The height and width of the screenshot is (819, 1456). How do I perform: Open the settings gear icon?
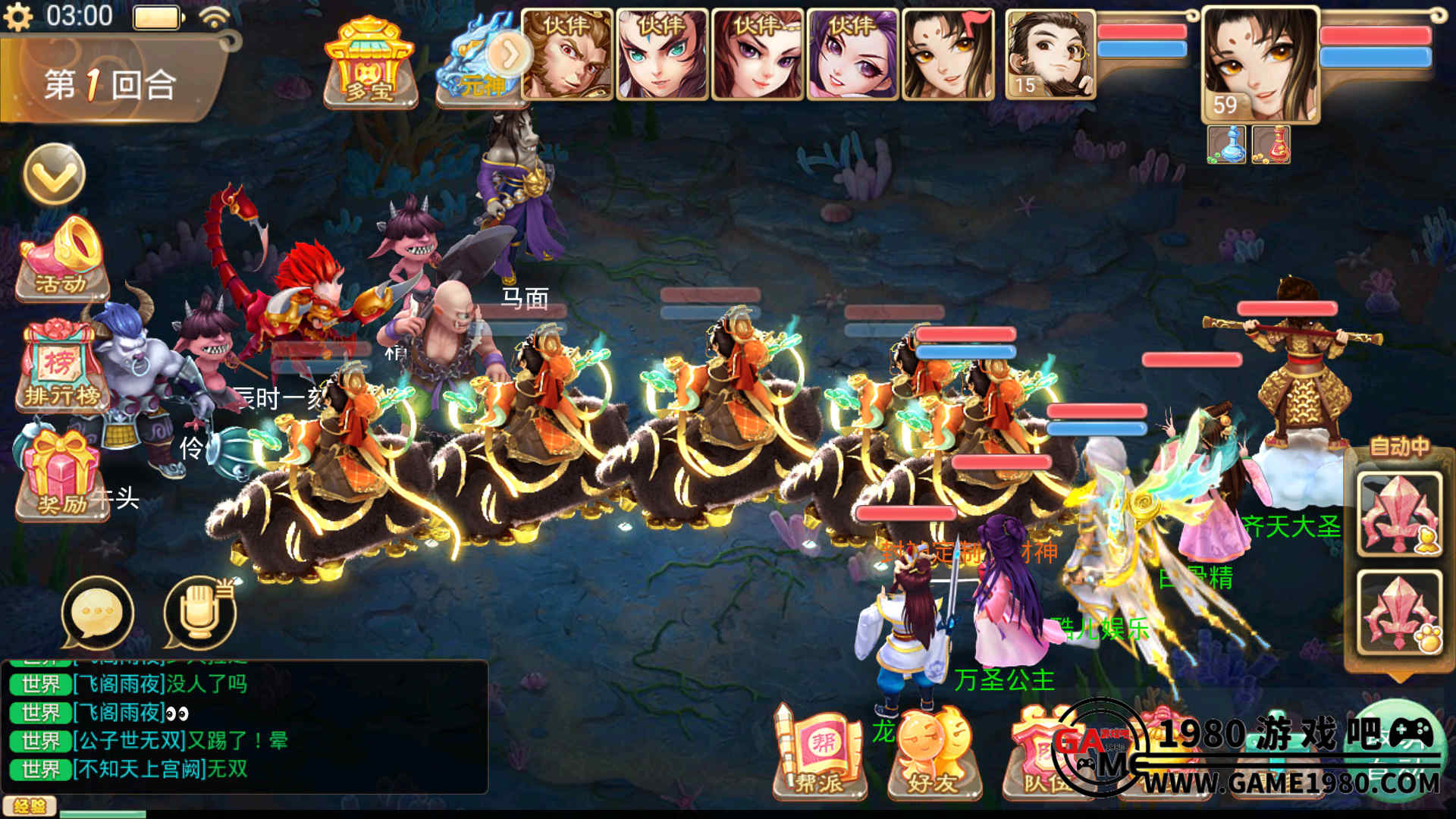[18, 16]
